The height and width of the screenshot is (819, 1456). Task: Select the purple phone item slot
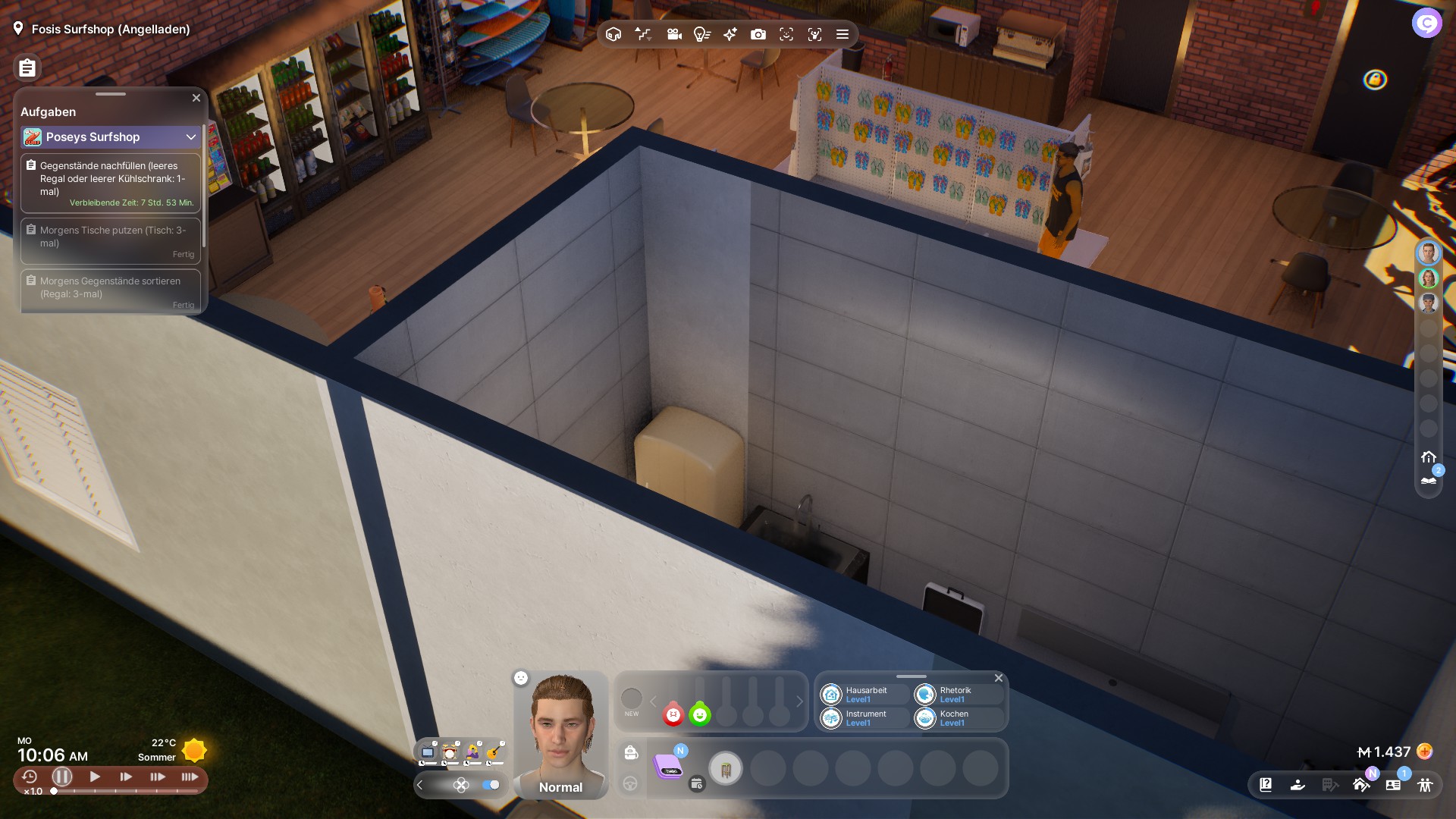pos(668,767)
